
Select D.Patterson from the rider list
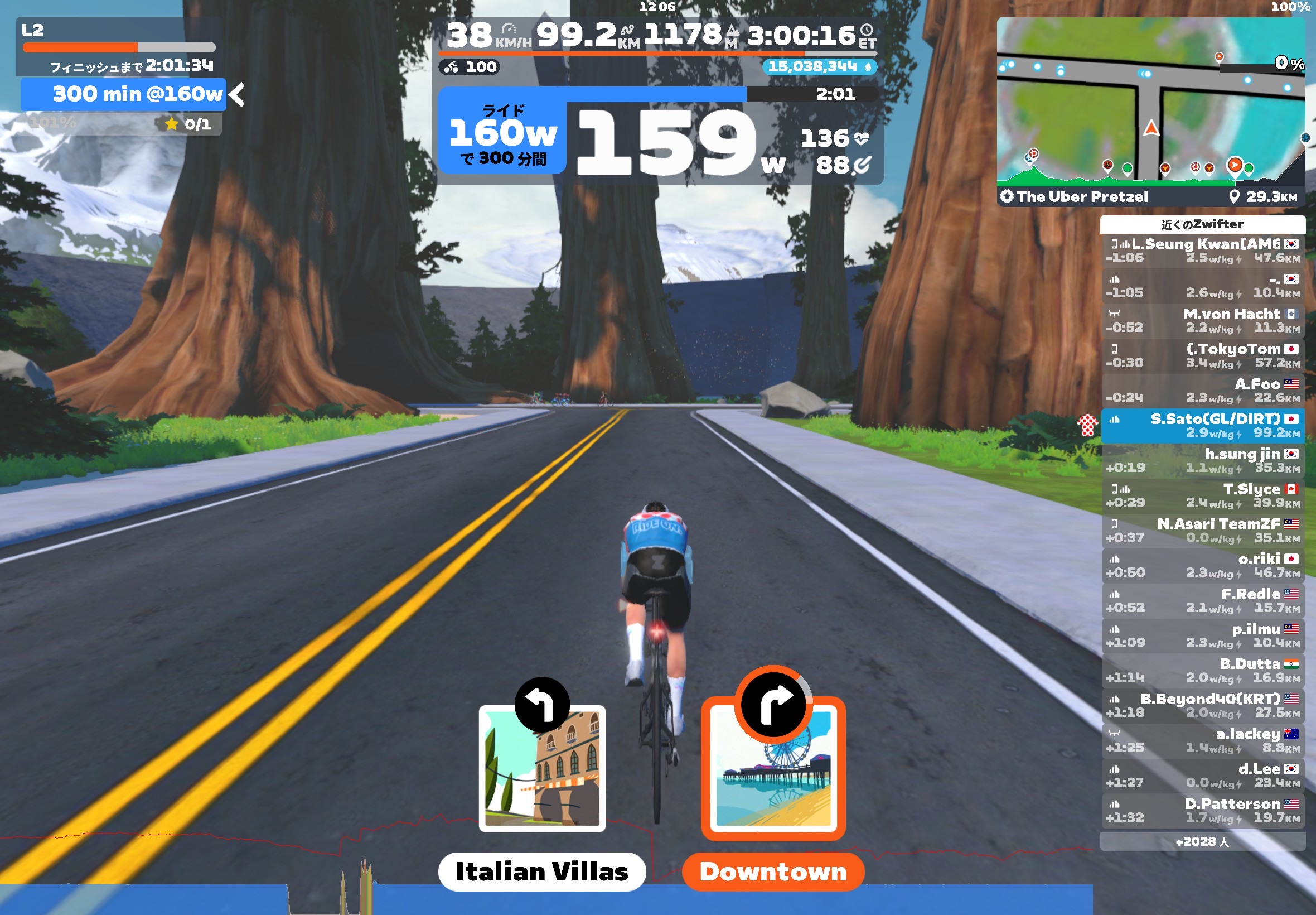(1202, 810)
